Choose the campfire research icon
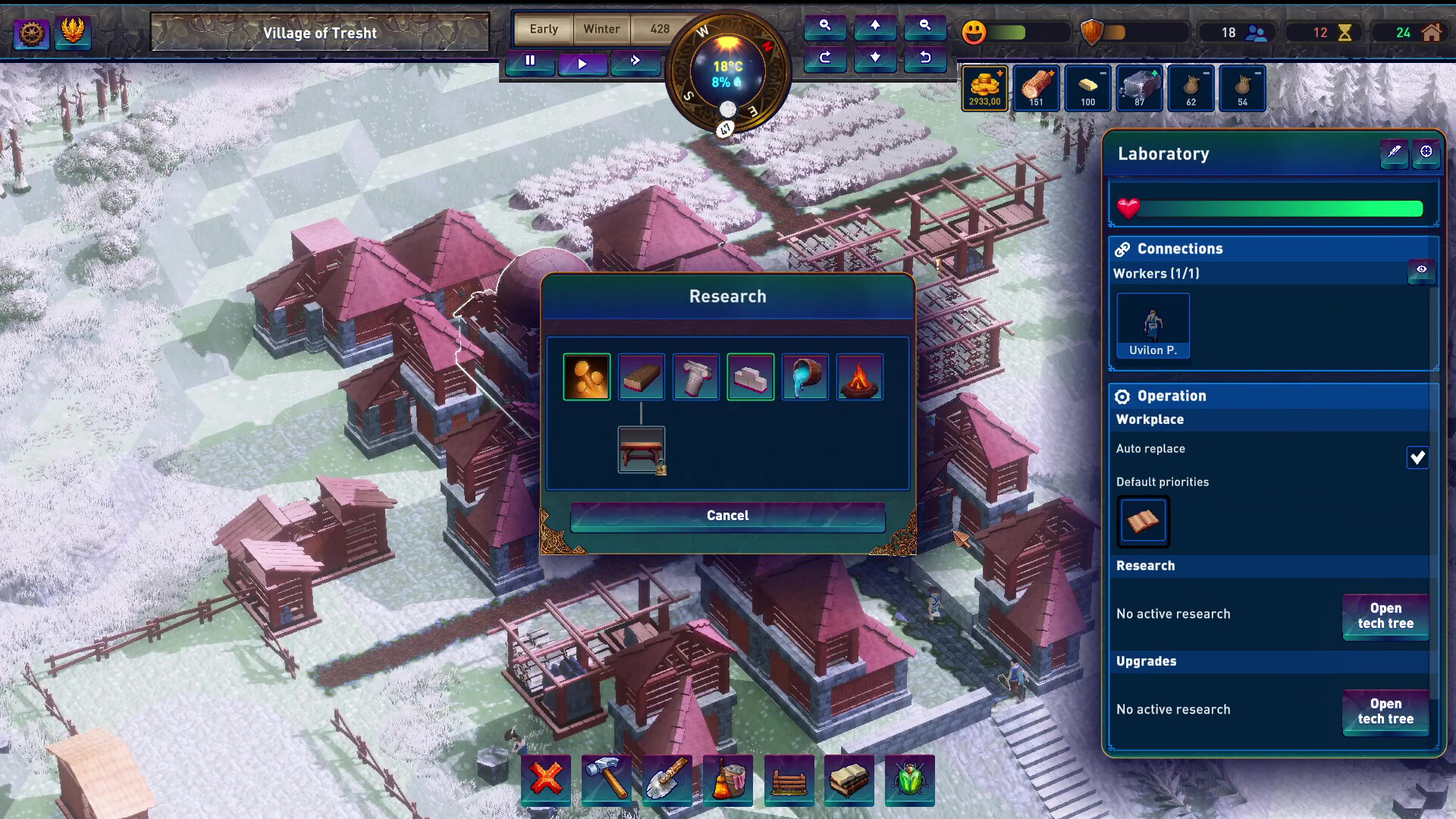Screen dimensions: 1456x819 [860, 377]
